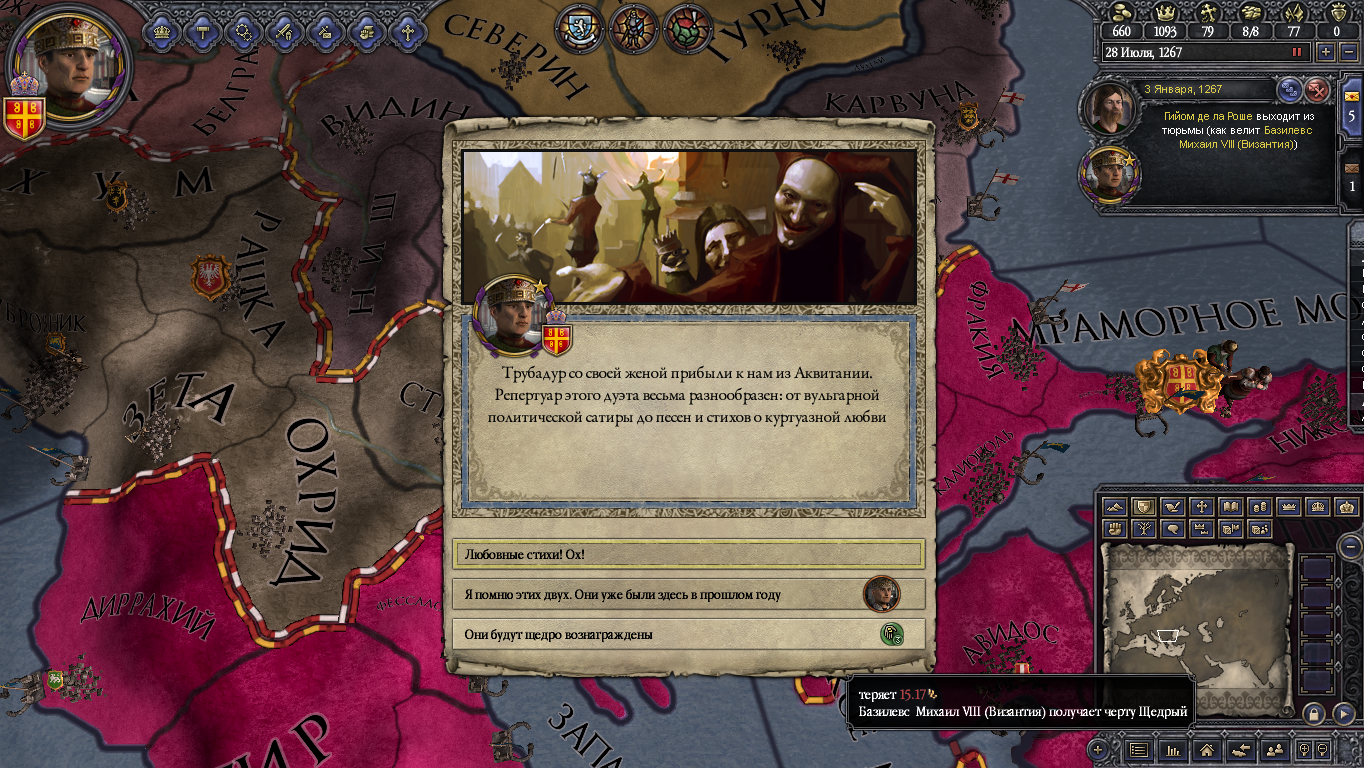Switch to the religion cross map mode

[x=1201, y=507]
